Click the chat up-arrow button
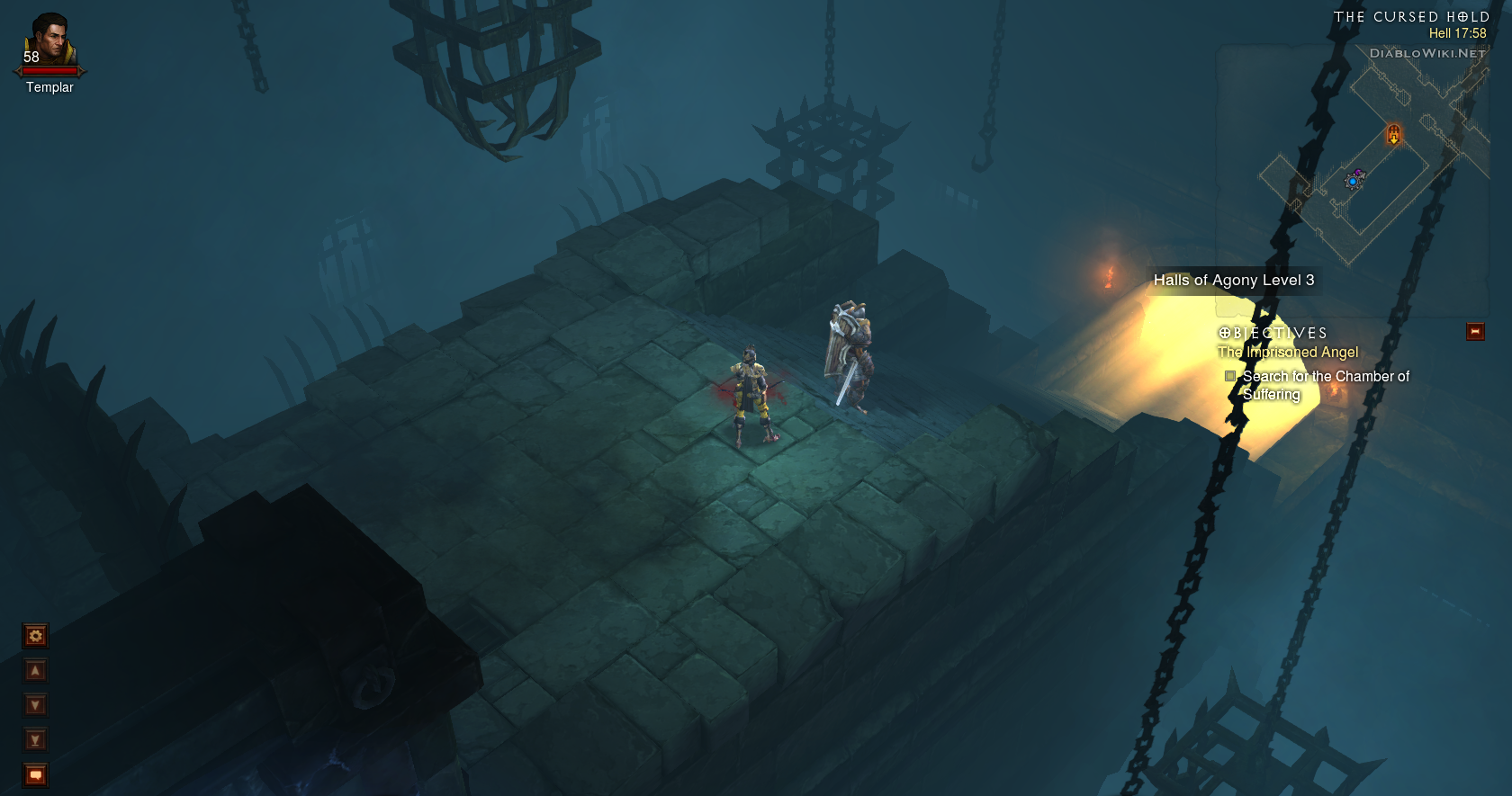 coord(35,670)
